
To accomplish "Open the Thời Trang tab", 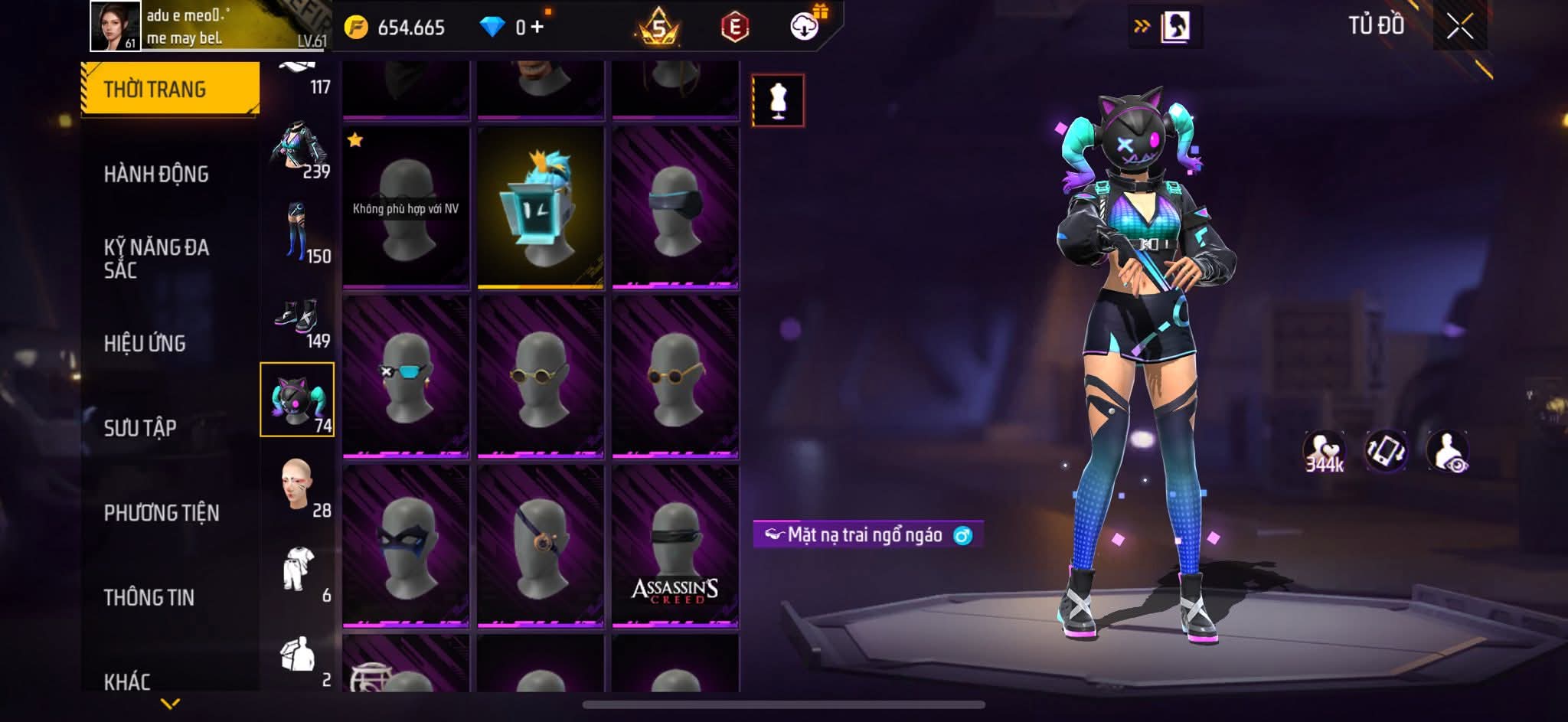I will pyautogui.click(x=169, y=89).
